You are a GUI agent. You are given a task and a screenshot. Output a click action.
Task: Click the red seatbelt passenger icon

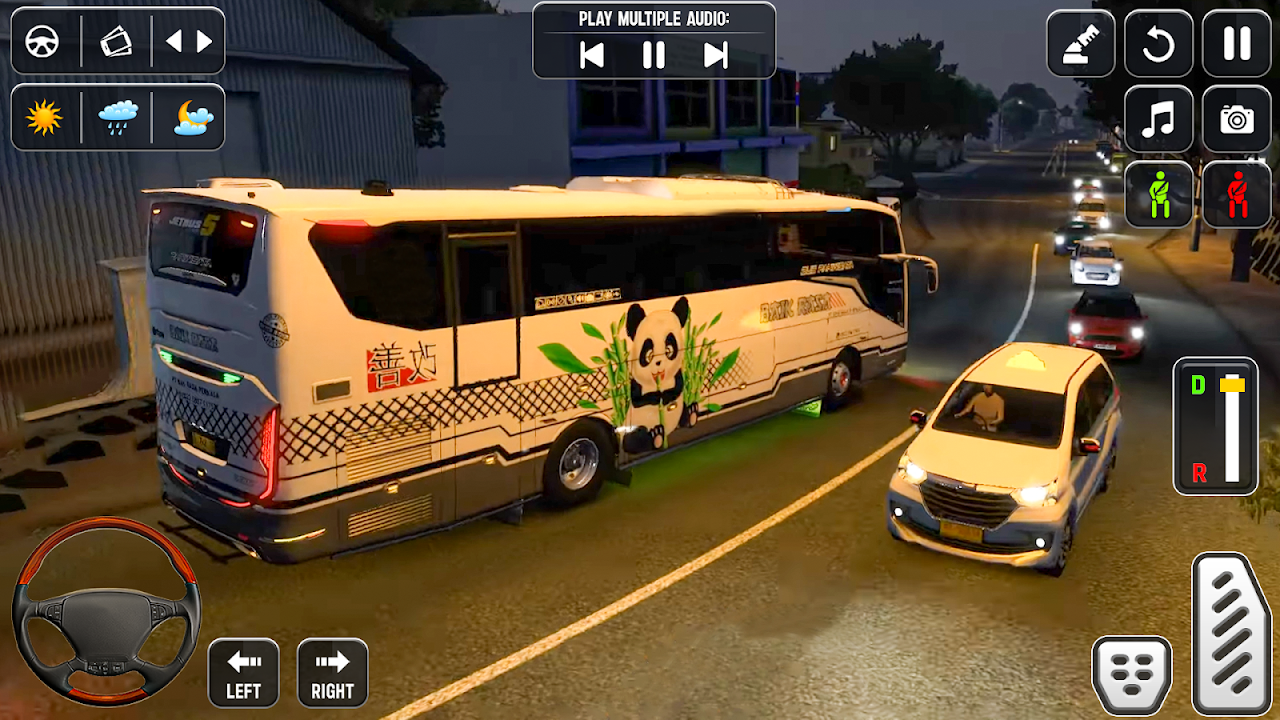click(1237, 195)
